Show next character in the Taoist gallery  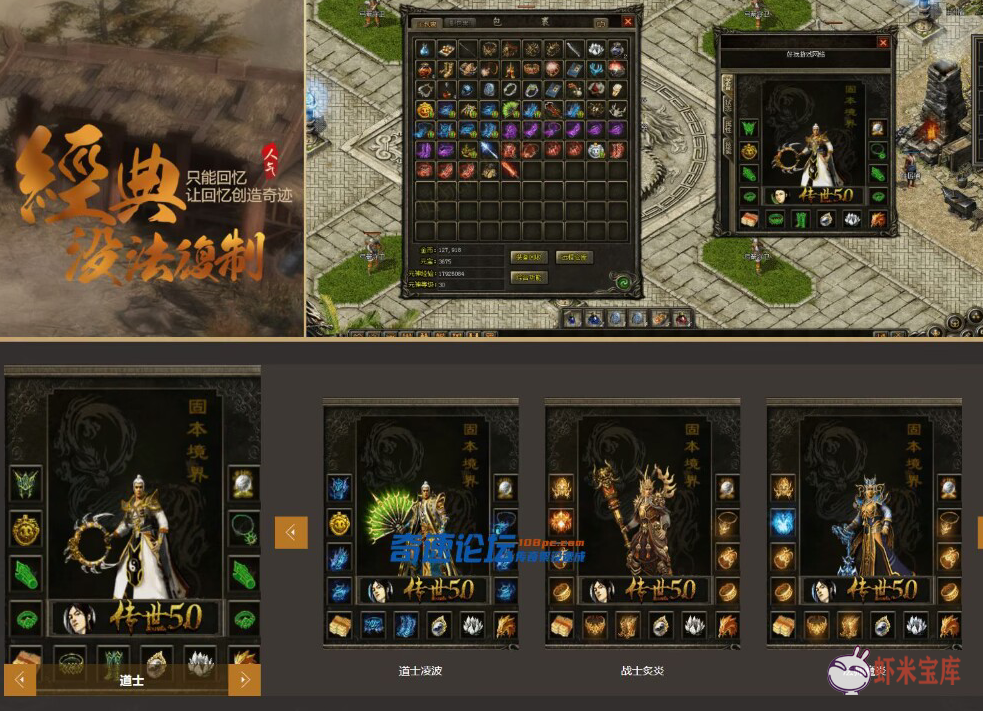(244, 680)
